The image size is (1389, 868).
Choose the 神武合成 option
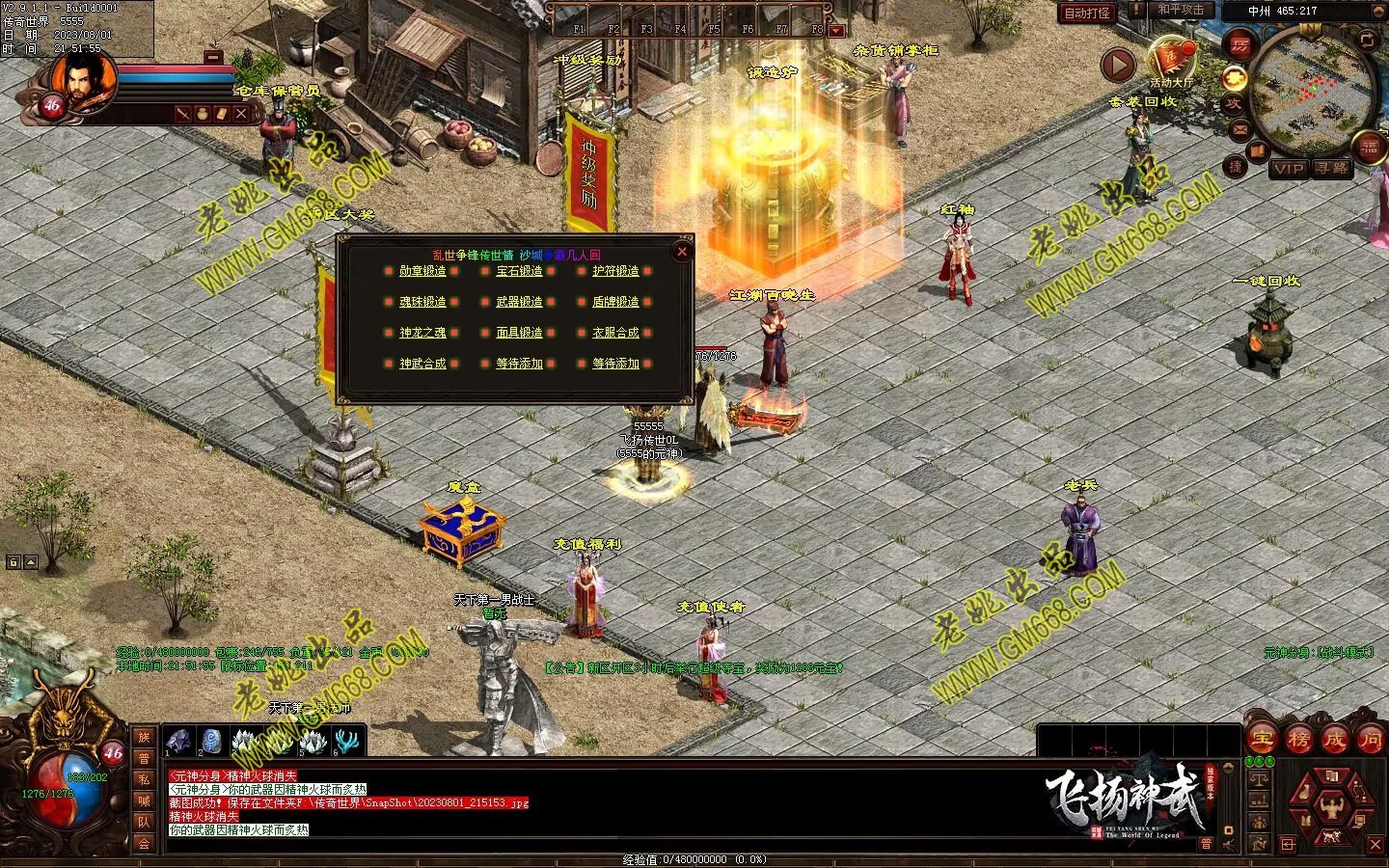[x=422, y=364]
